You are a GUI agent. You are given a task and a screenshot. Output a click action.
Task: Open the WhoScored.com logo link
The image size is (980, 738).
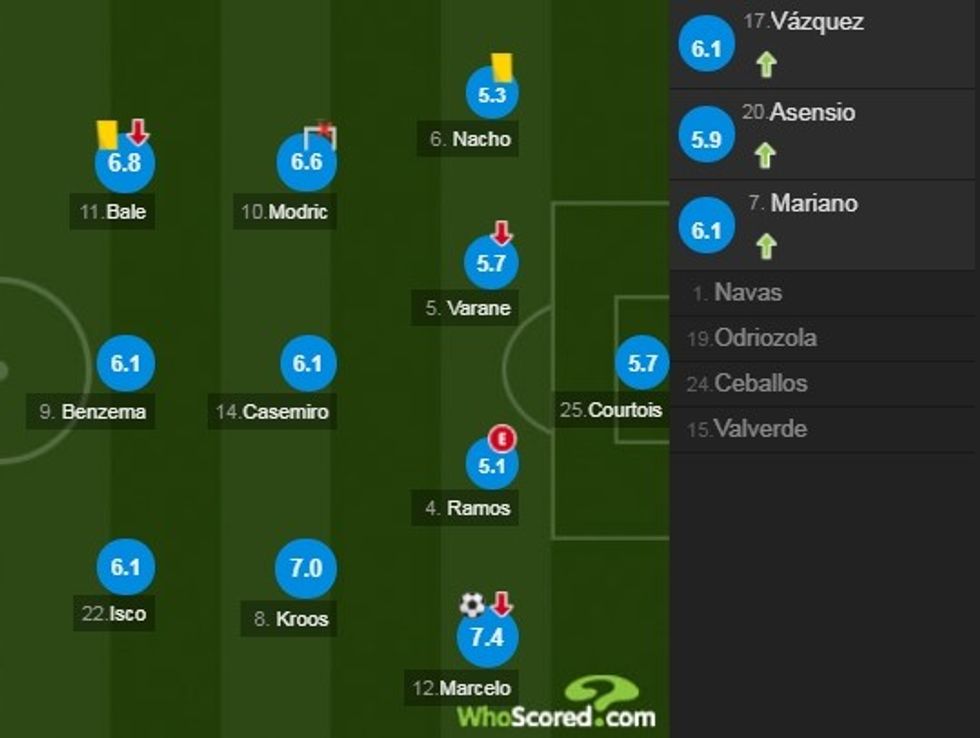coord(557,705)
